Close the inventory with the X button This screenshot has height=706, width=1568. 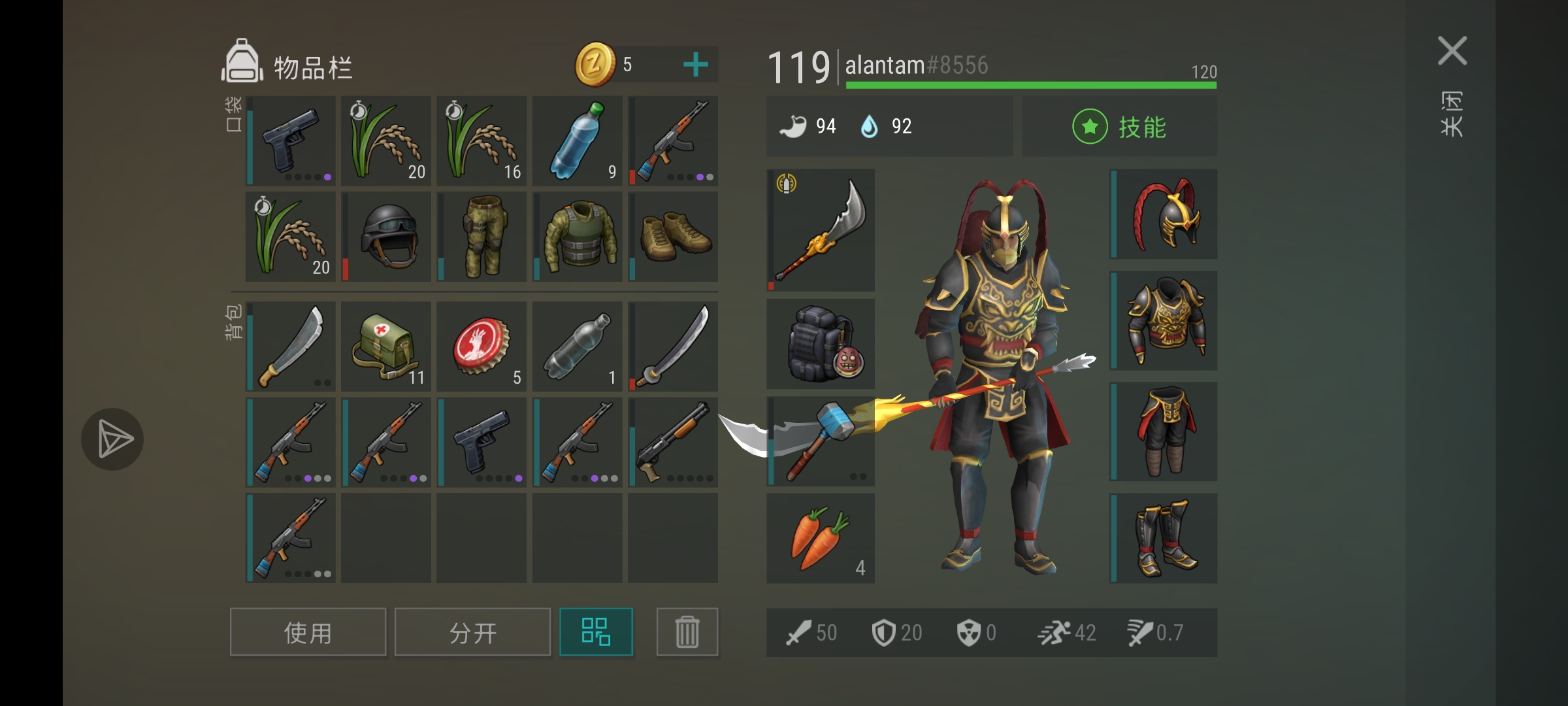pyautogui.click(x=1452, y=51)
